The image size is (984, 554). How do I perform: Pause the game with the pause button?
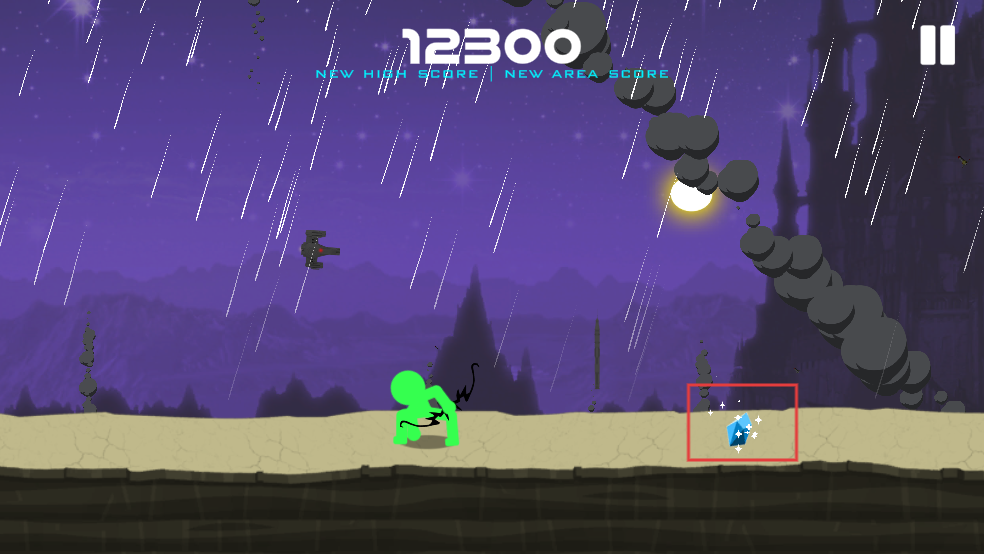[937, 45]
